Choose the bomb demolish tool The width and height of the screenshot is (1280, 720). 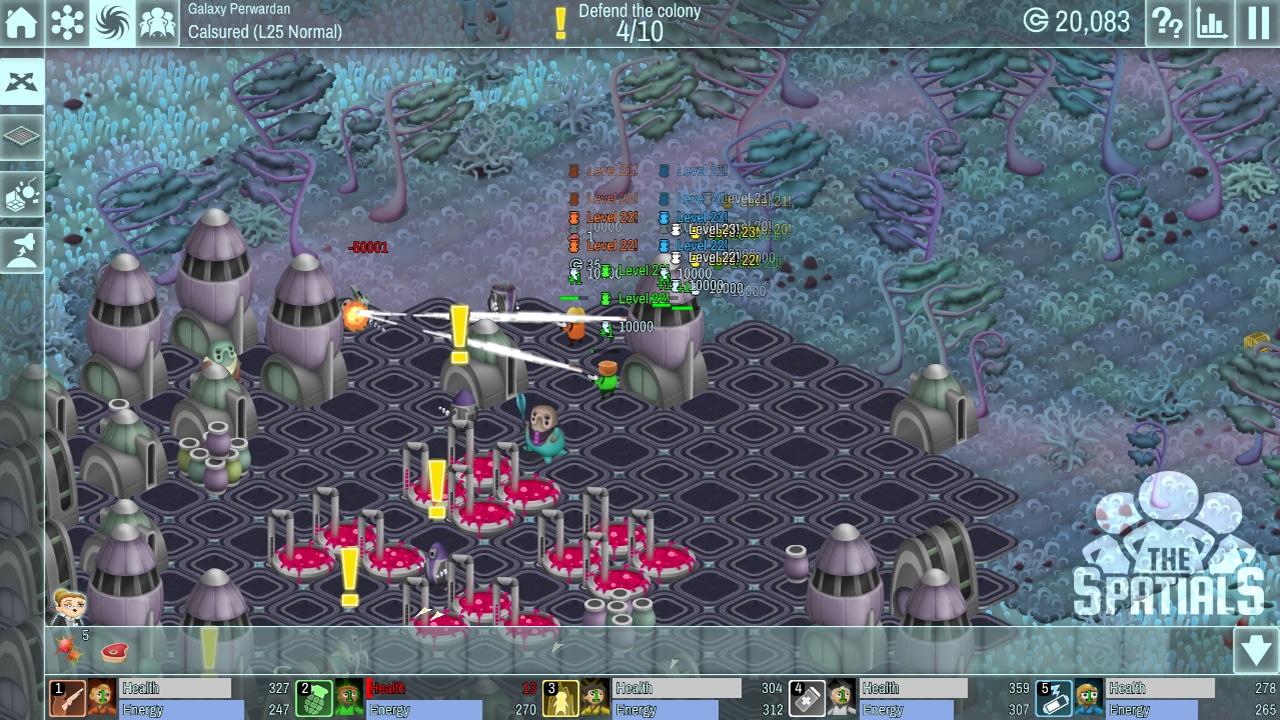[22, 195]
